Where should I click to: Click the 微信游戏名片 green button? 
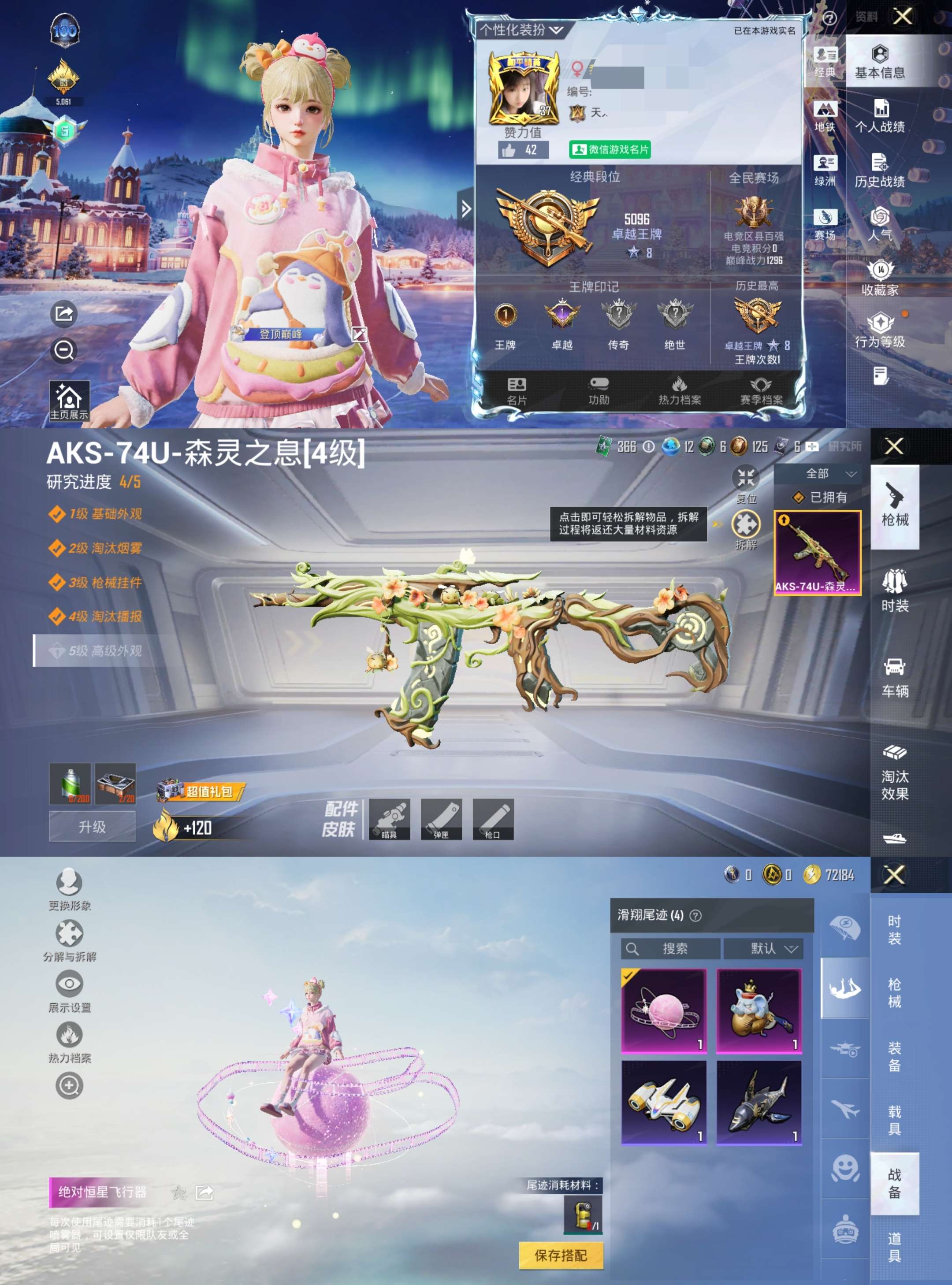click(x=610, y=150)
